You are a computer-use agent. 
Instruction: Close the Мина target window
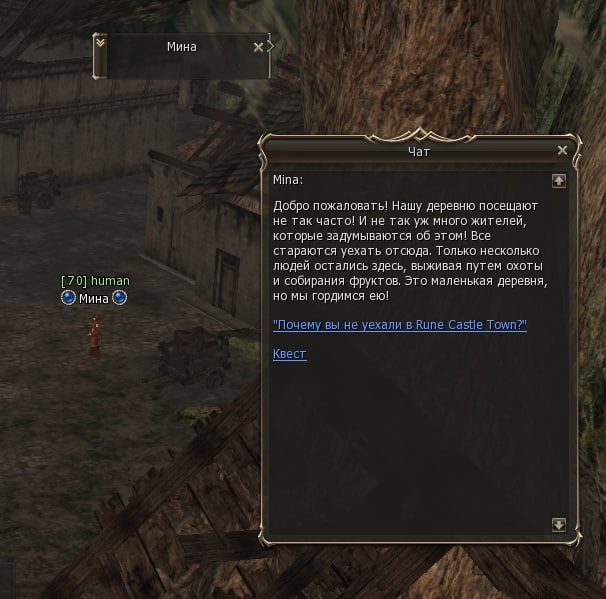pyautogui.click(x=258, y=46)
